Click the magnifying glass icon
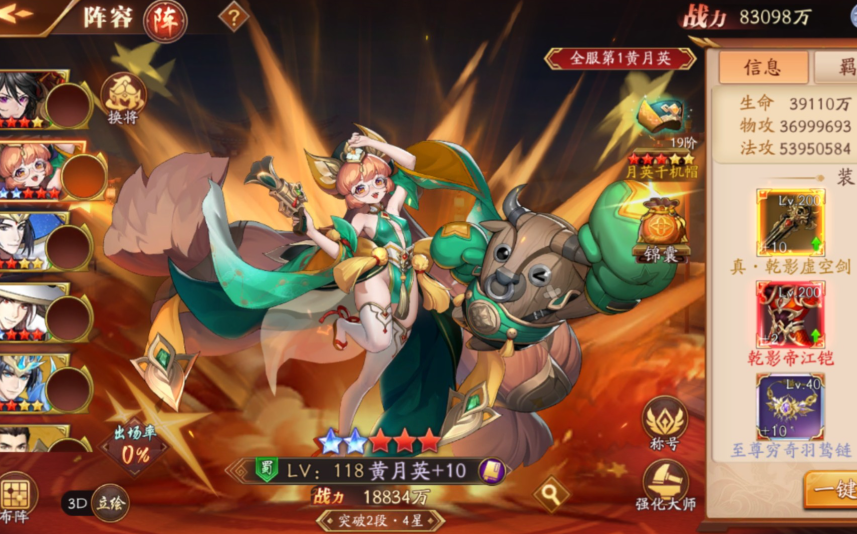The image size is (857, 534). tap(548, 492)
